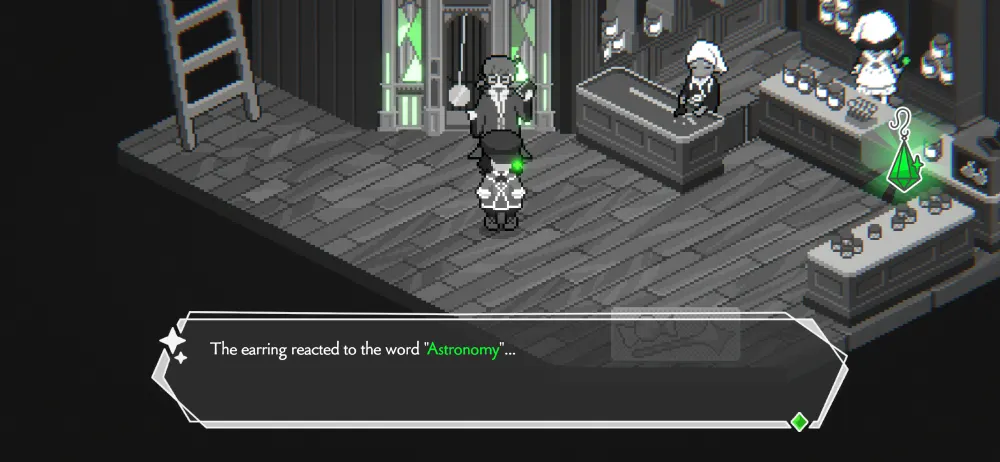Click the earring dialogue text box
The image size is (1000, 462).
pos(500,370)
